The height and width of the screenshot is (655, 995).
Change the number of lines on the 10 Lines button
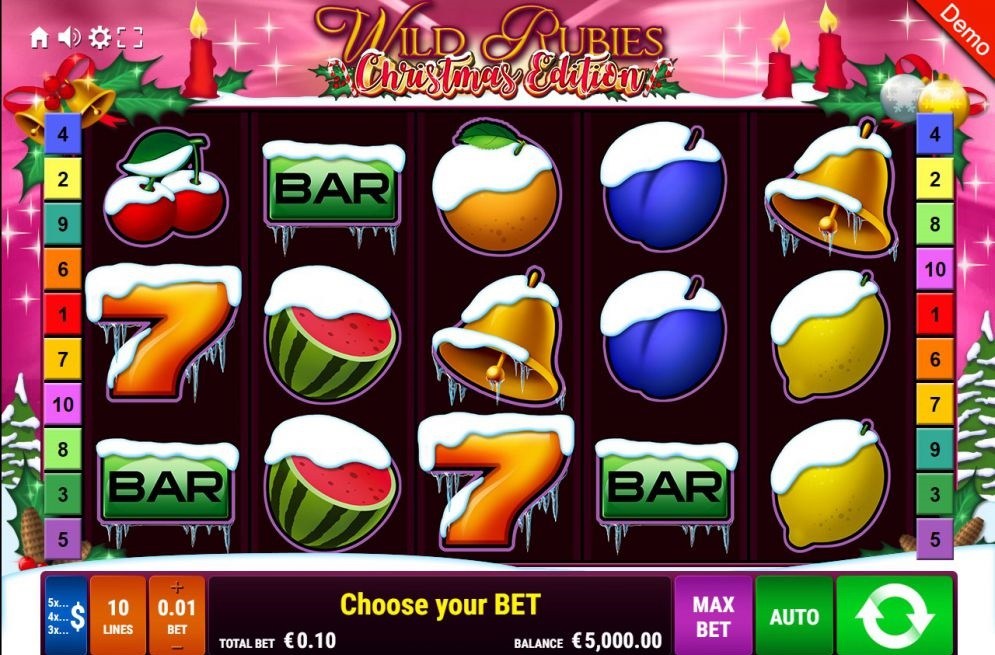[x=118, y=613]
